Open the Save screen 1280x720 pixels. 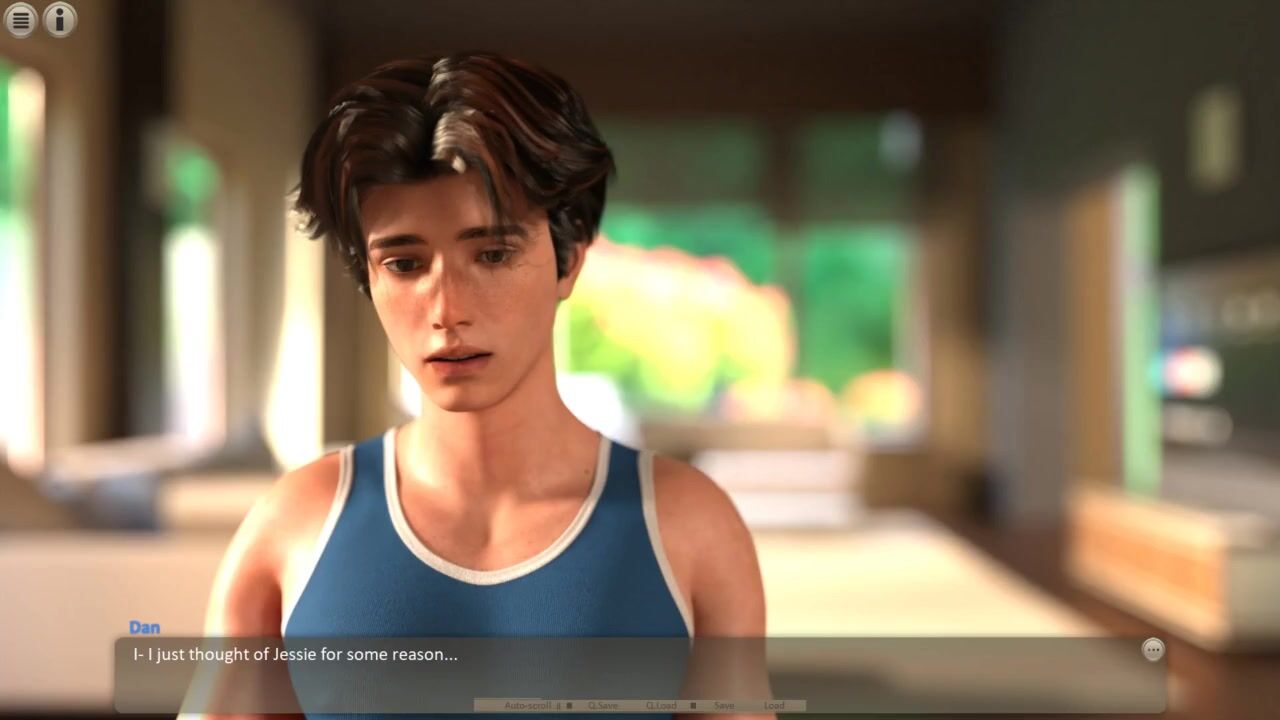click(724, 706)
